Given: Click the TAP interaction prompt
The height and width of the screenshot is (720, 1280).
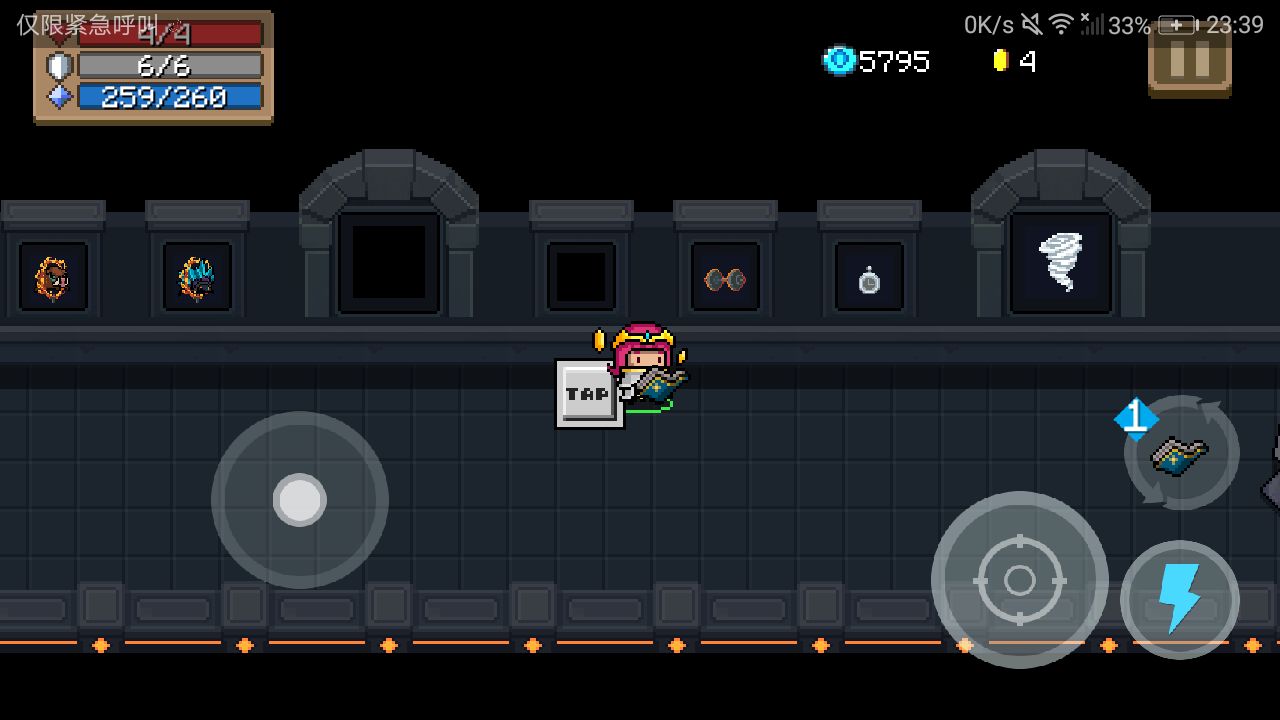Looking at the screenshot, I should tap(588, 394).
